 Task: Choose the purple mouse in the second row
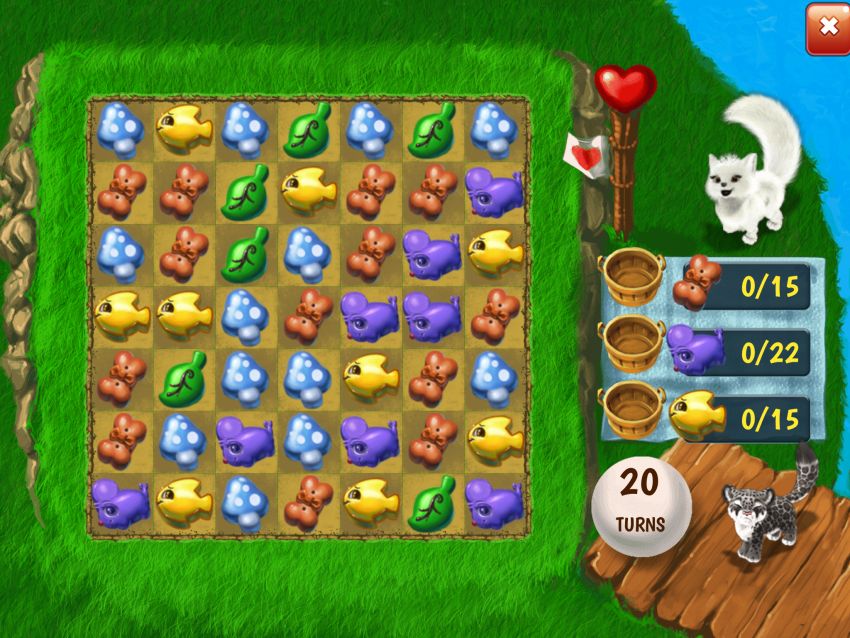(x=494, y=190)
